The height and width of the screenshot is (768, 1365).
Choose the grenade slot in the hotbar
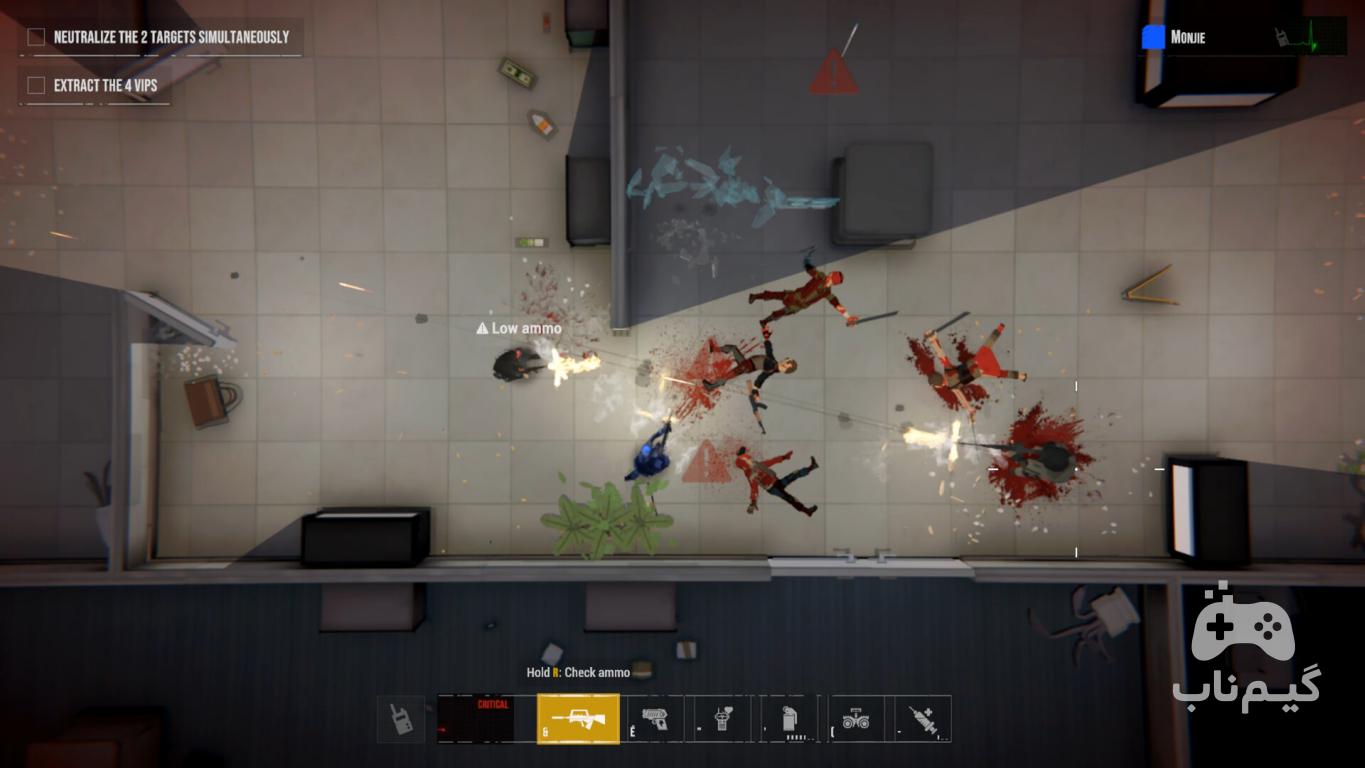pos(789,718)
